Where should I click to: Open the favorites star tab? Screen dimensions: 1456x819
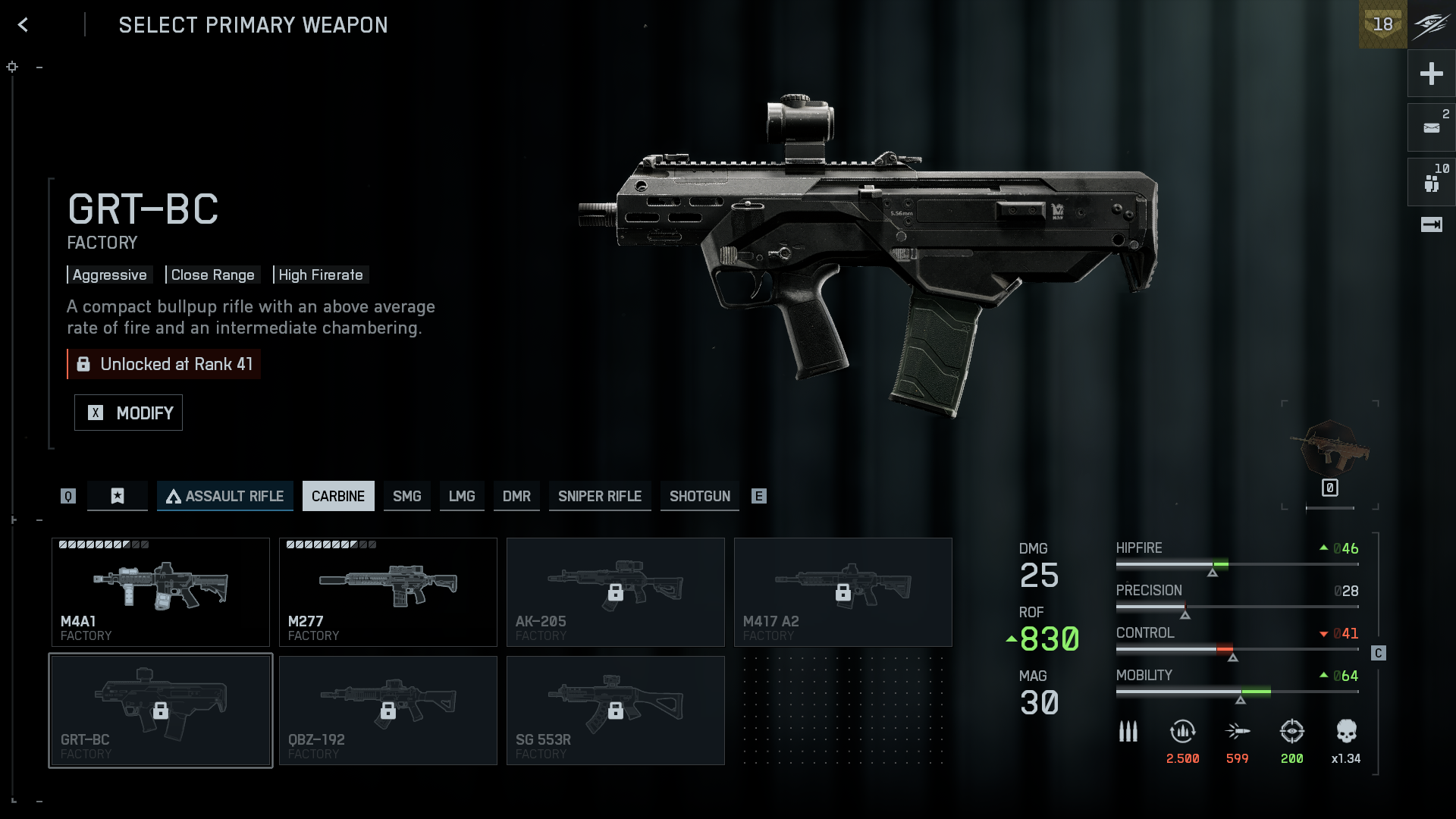[x=118, y=496]
